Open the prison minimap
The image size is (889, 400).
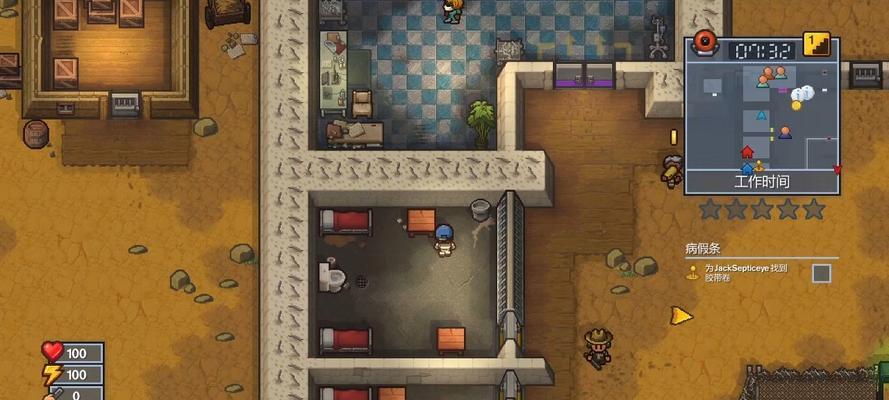click(761, 116)
